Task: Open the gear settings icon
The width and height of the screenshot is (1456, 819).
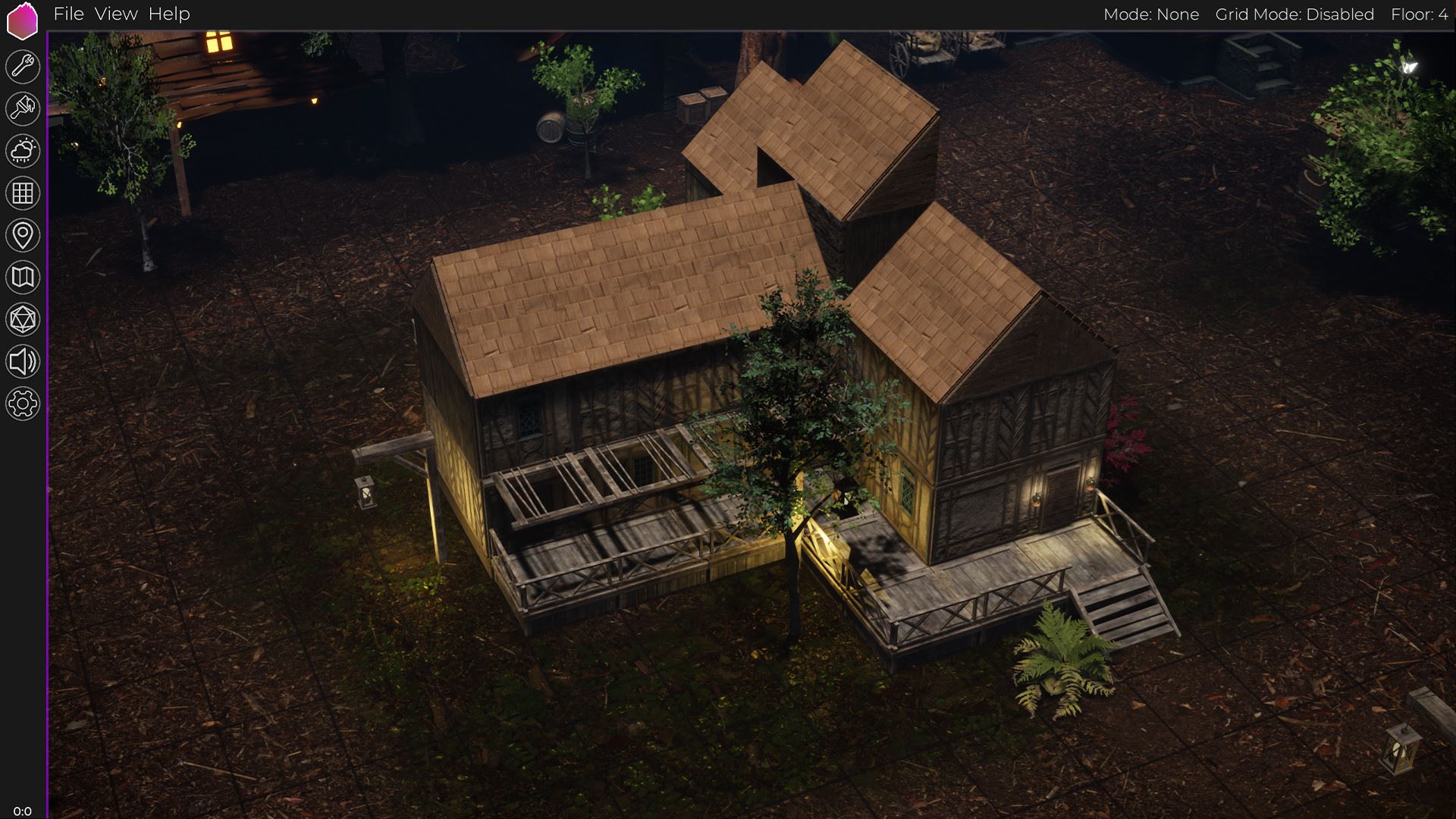Action: tap(23, 403)
